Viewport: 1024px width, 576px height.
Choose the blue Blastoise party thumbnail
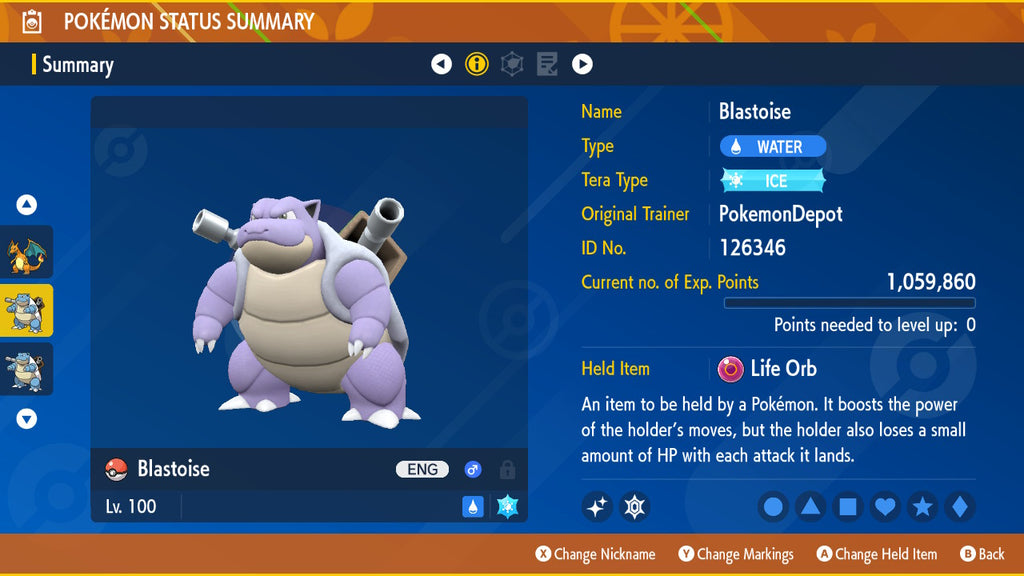26,368
